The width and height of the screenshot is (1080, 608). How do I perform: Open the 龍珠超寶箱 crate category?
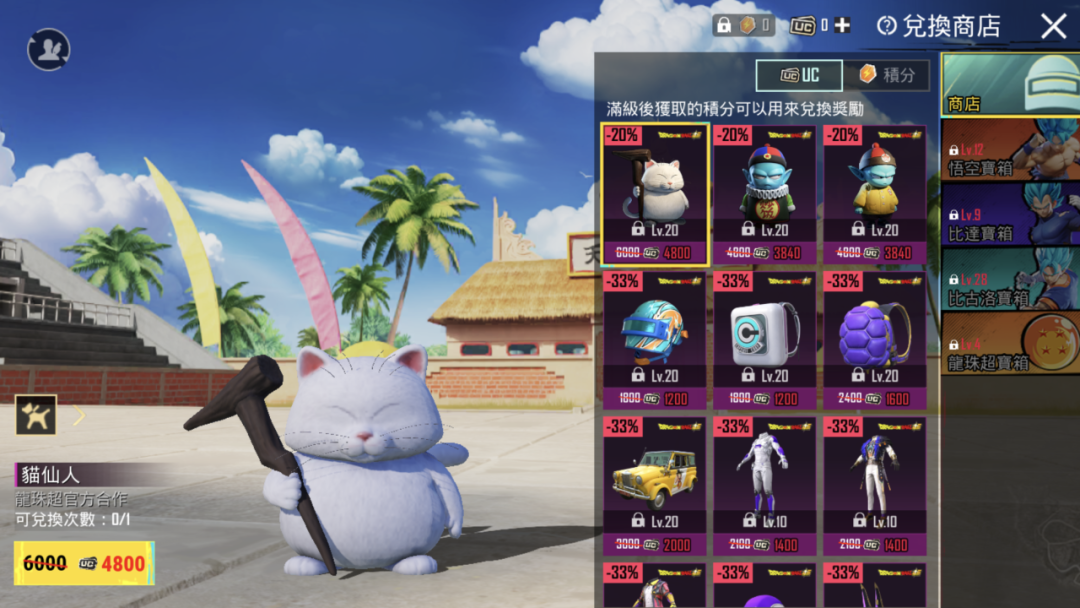tap(1010, 343)
